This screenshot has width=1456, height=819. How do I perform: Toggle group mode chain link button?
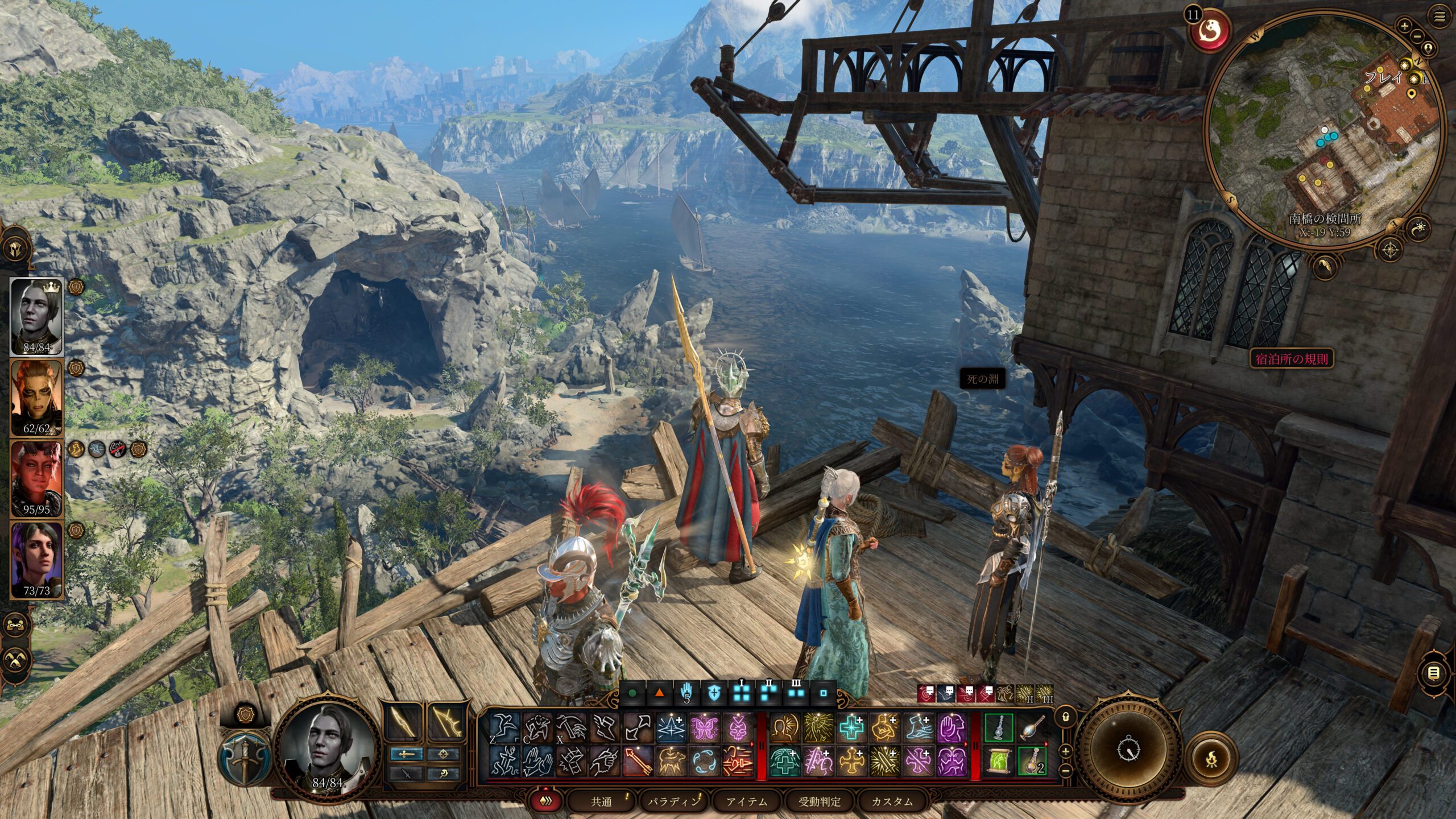15,626
